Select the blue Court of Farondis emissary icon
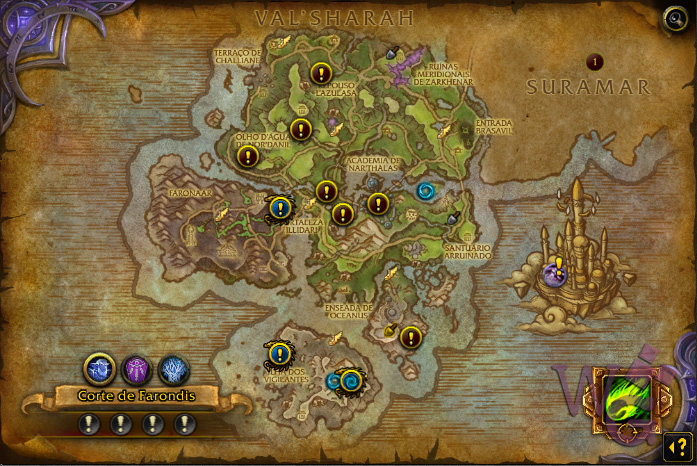The image size is (697, 466). (x=99, y=369)
